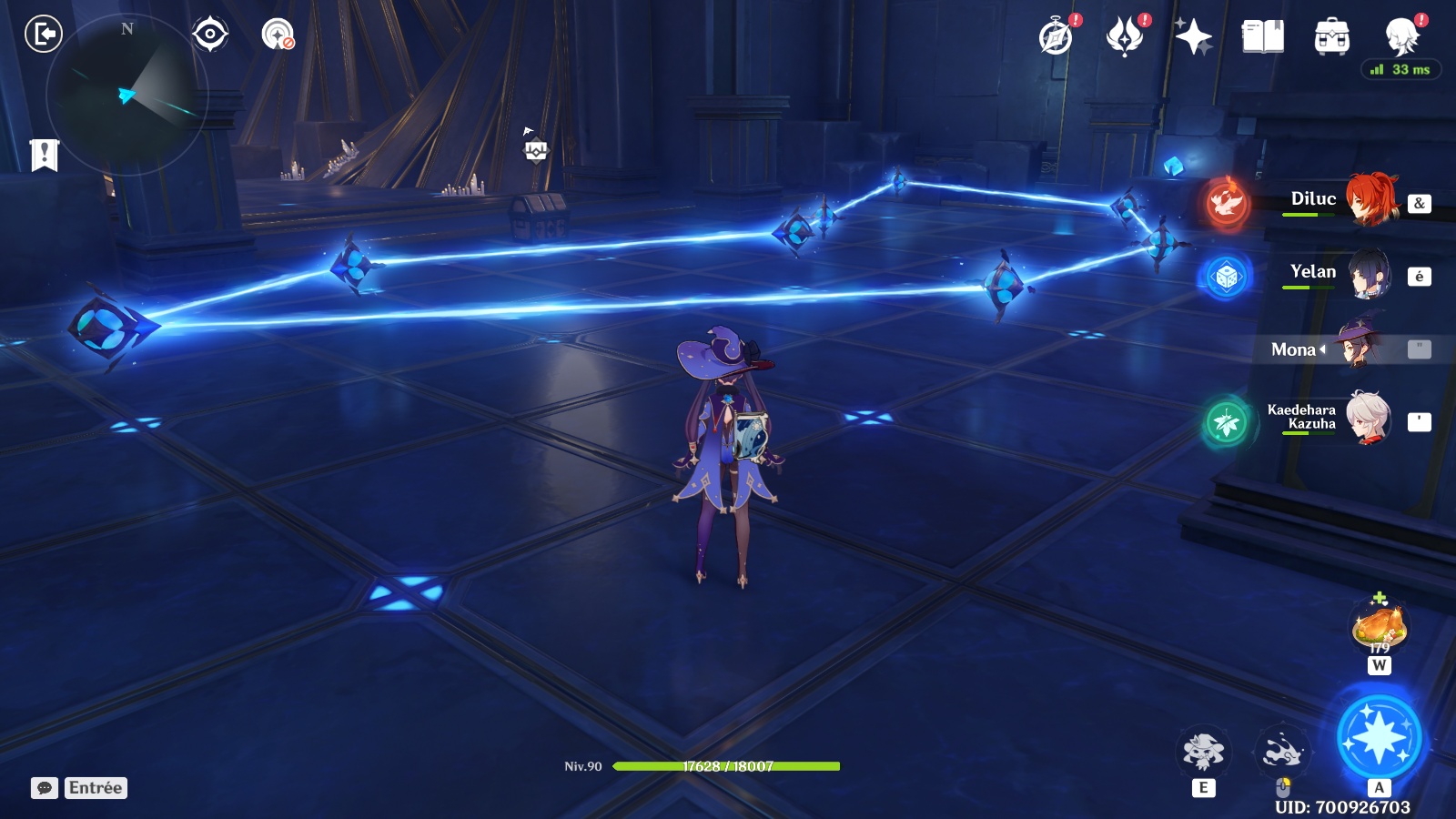The height and width of the screenshot is (819, 1456).
Task: Open the chat box labeled Entrée
Action: pos(79,788)
